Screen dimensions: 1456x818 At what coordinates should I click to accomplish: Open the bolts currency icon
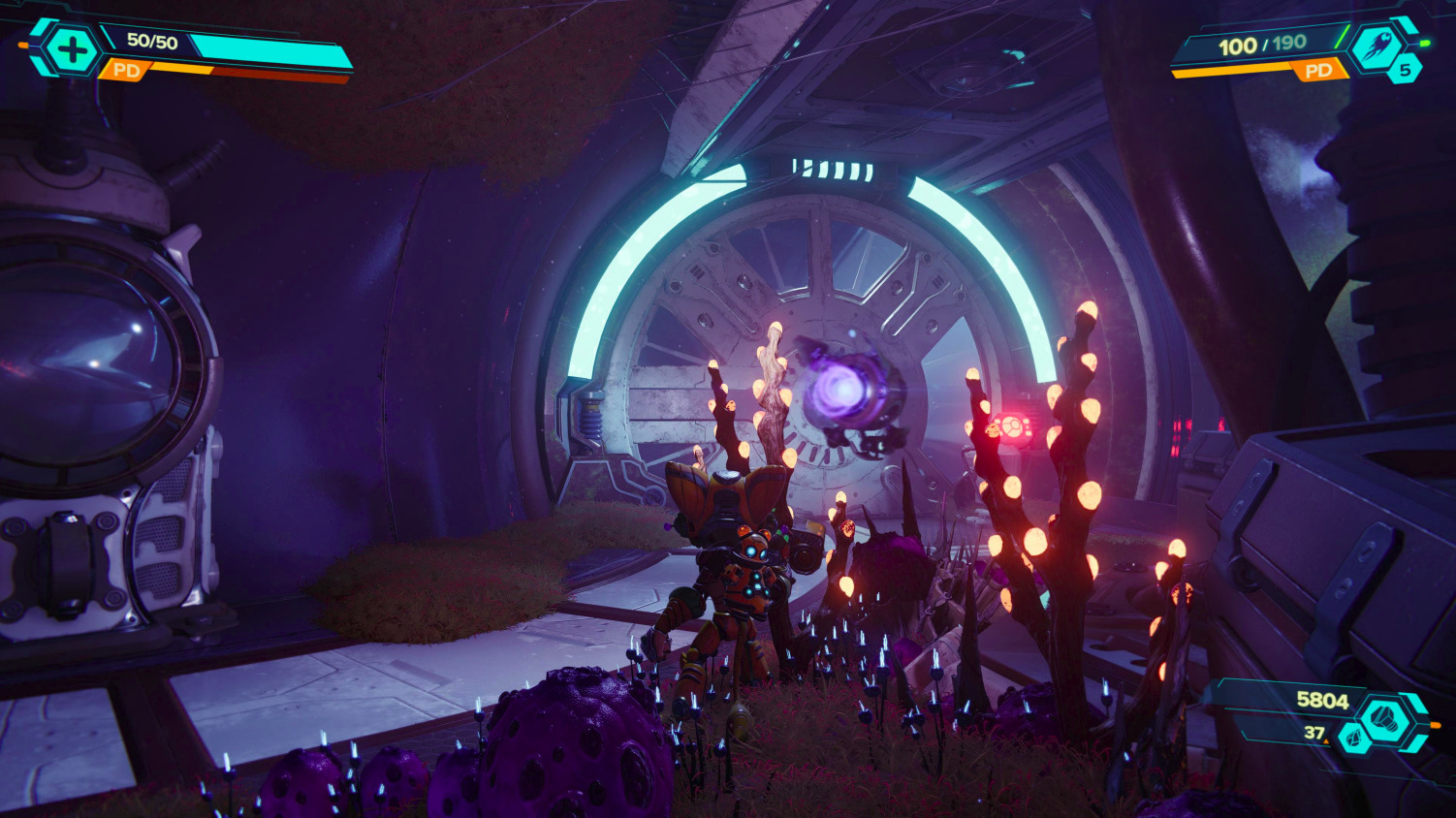1383,719
